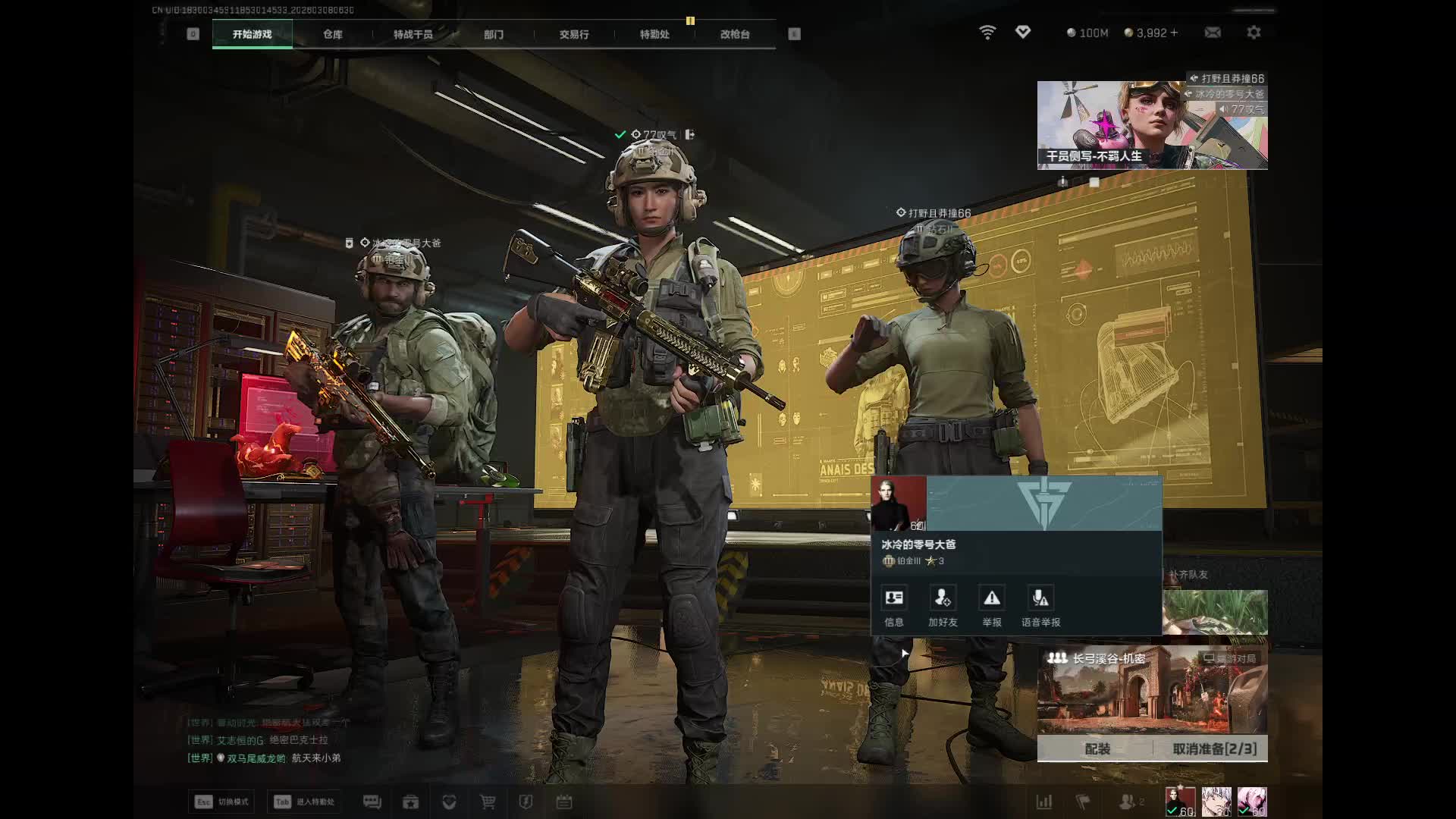Open the mail envelope icon
Screen dimensions: 1456x819
click(1213, 33)
